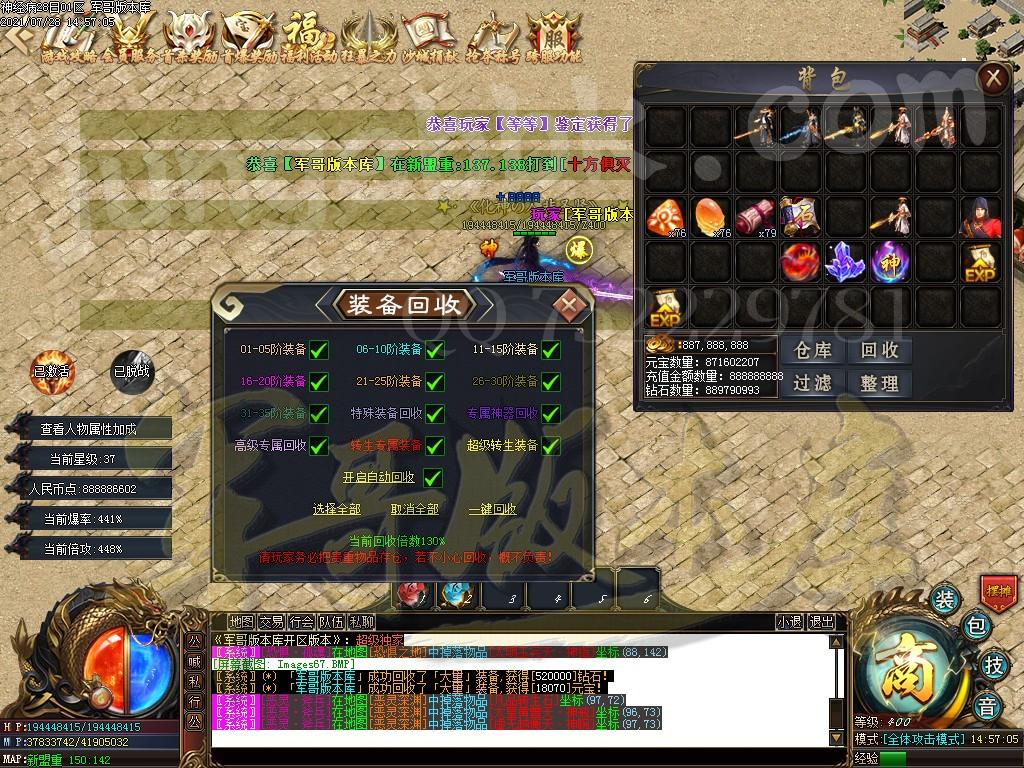Close the 装备回收 recycle window
The image size is (1024, 768).
click(569, 304)
